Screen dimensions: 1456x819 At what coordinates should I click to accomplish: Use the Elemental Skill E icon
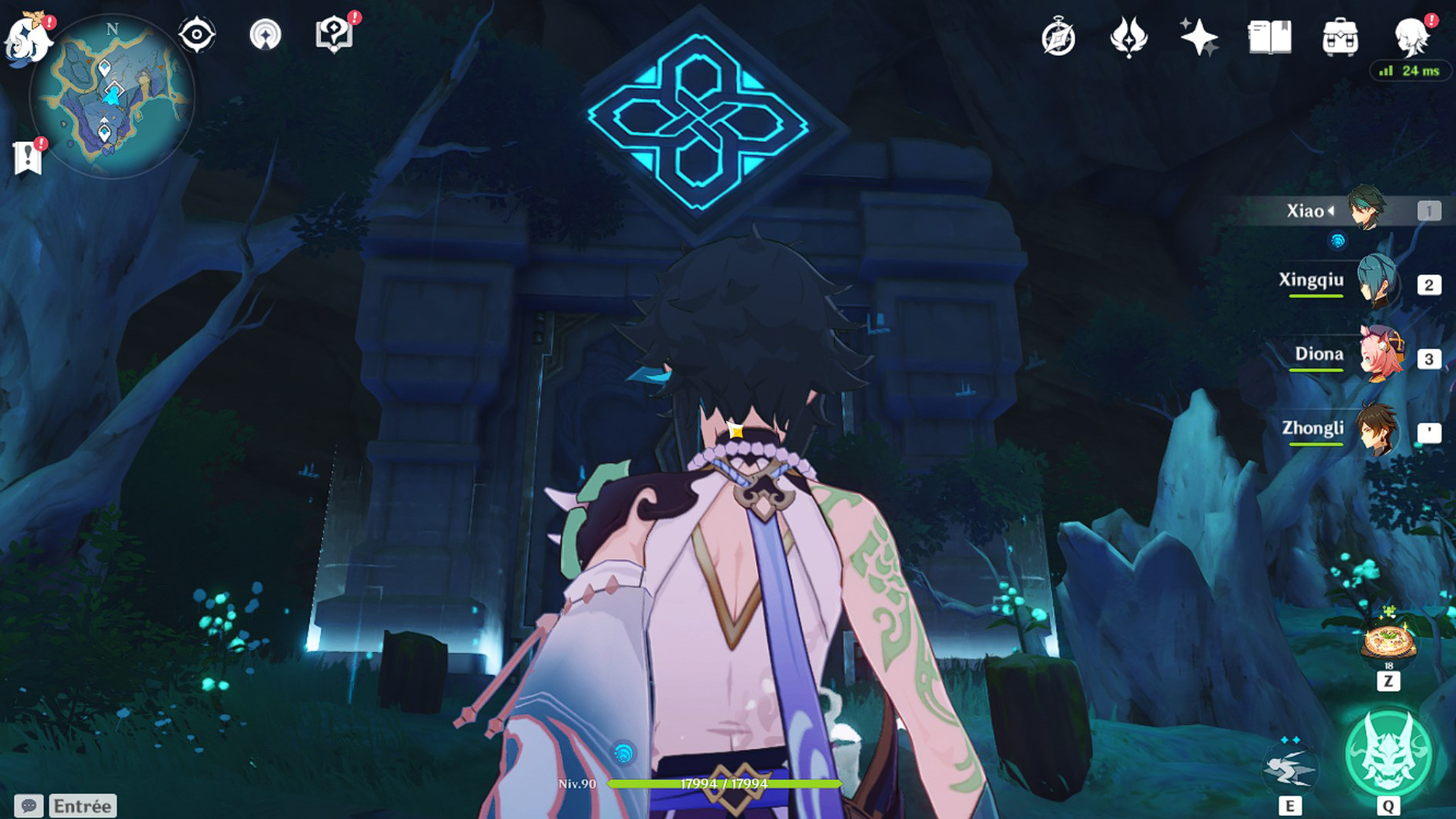[x=1291, y=768]
